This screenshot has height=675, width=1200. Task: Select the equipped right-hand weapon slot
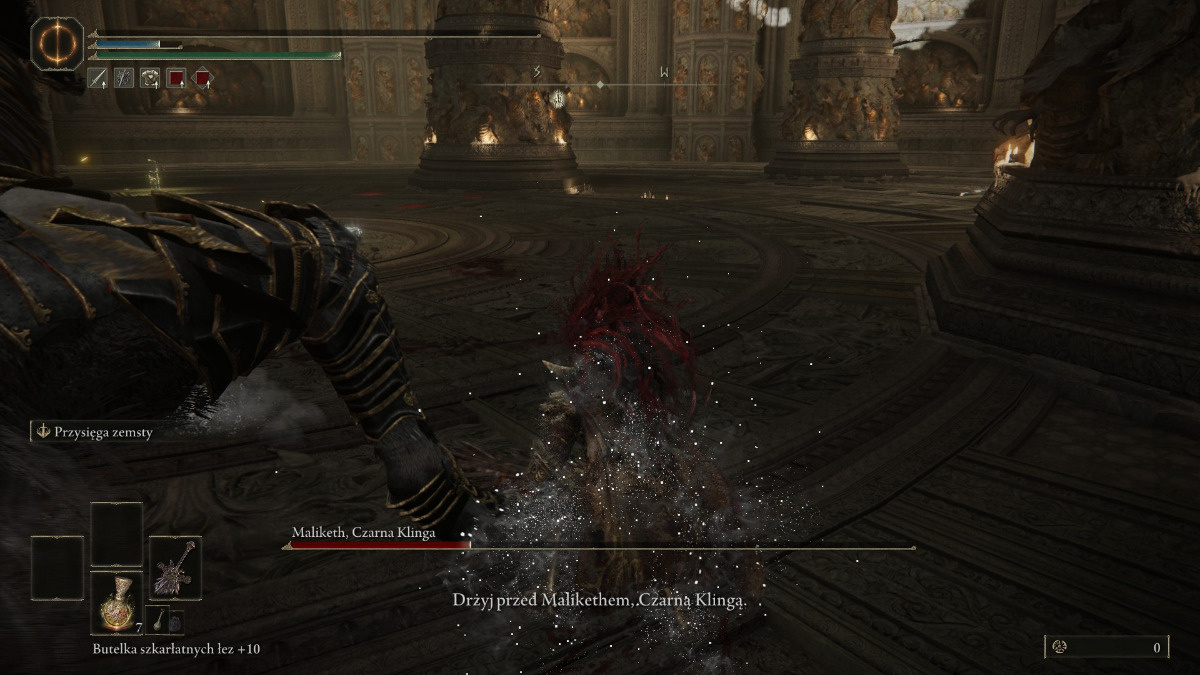(x=175, y=568)
